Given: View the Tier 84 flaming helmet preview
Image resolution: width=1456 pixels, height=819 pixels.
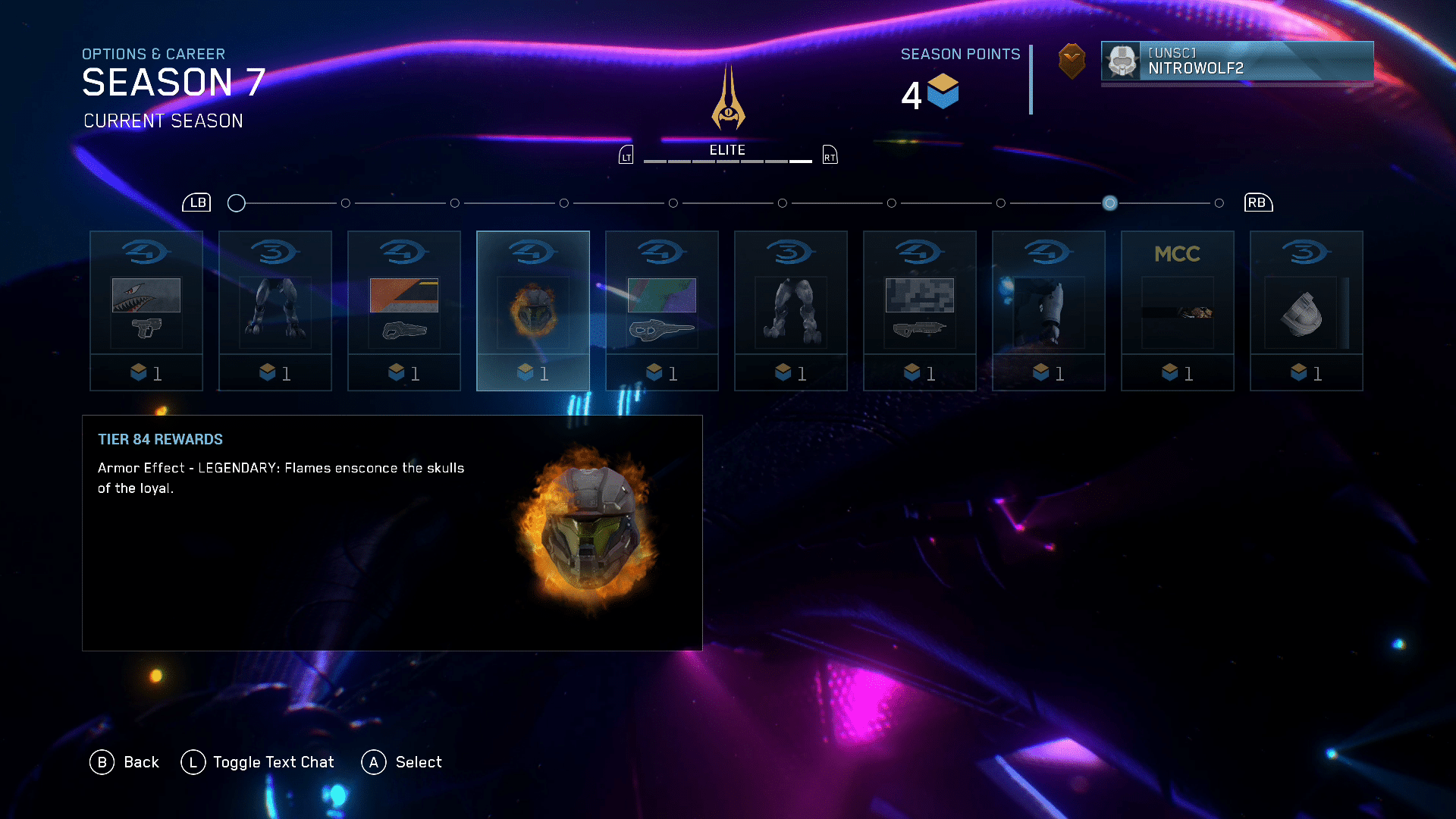Looking at the screenshot, I should [587, 527].
